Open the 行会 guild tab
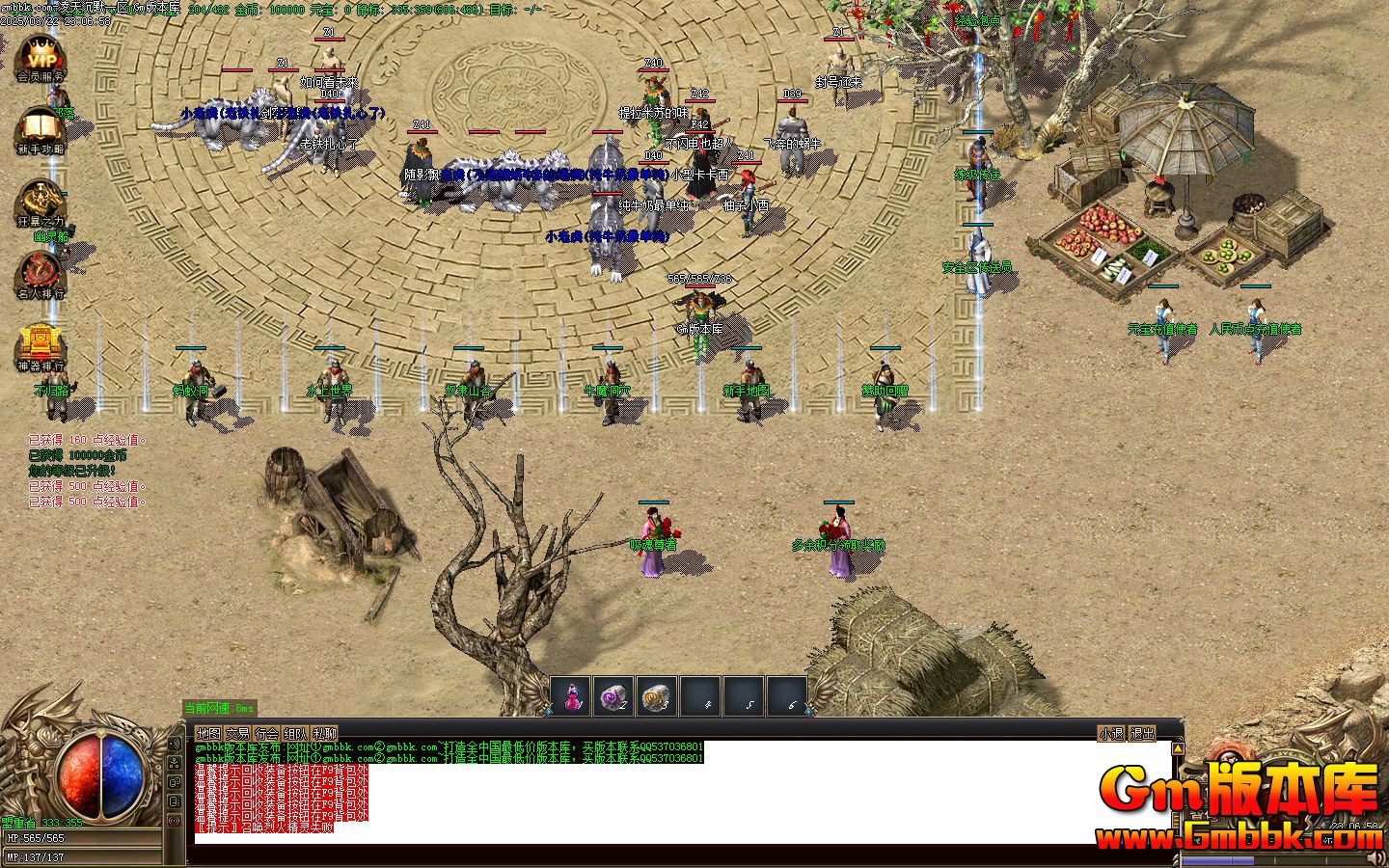Screen dimensions: 1389x868 click(267, 734)
